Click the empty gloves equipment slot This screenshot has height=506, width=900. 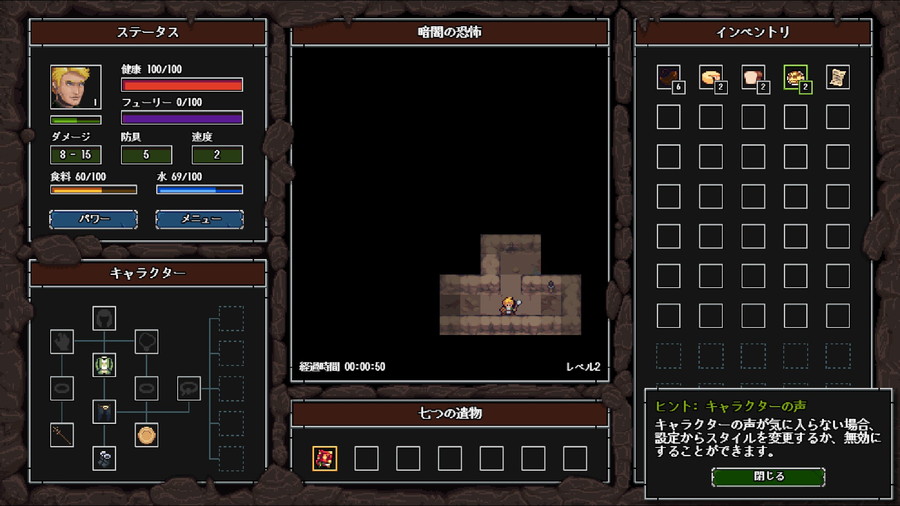[62, 342]
